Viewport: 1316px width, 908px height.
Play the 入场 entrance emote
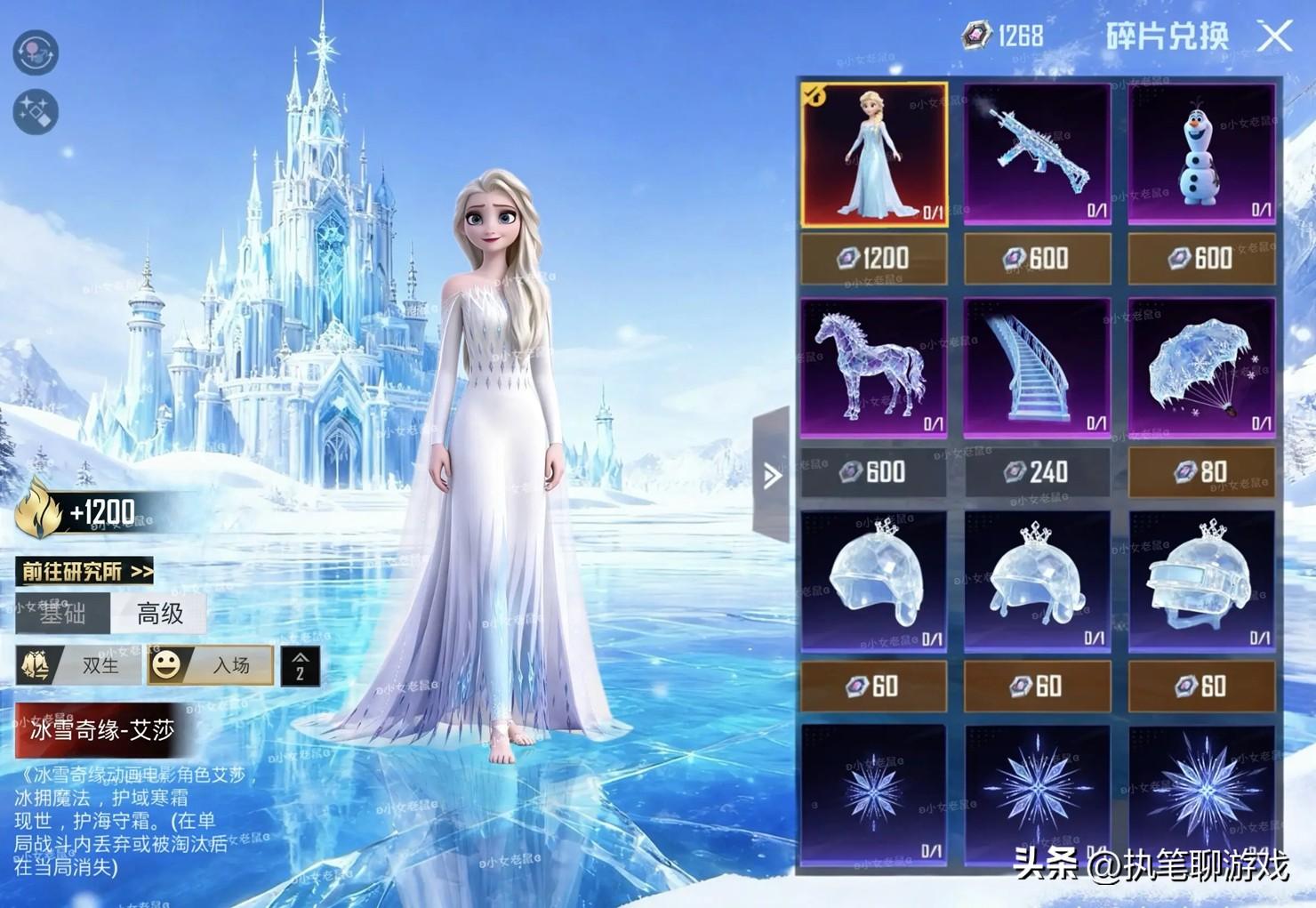(x=211, y=665)
